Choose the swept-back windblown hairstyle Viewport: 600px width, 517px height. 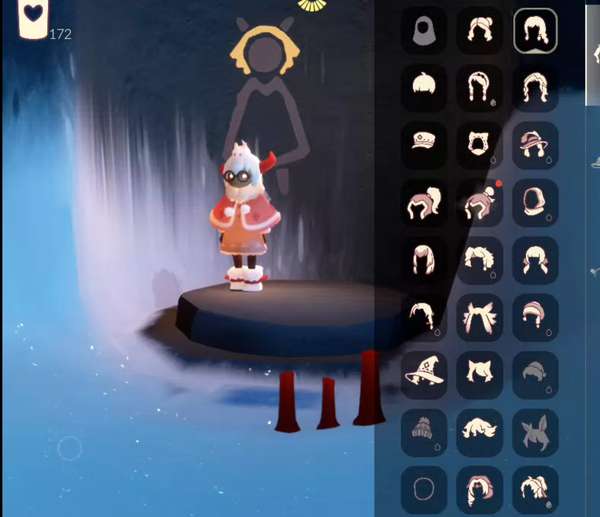point(480,431)
